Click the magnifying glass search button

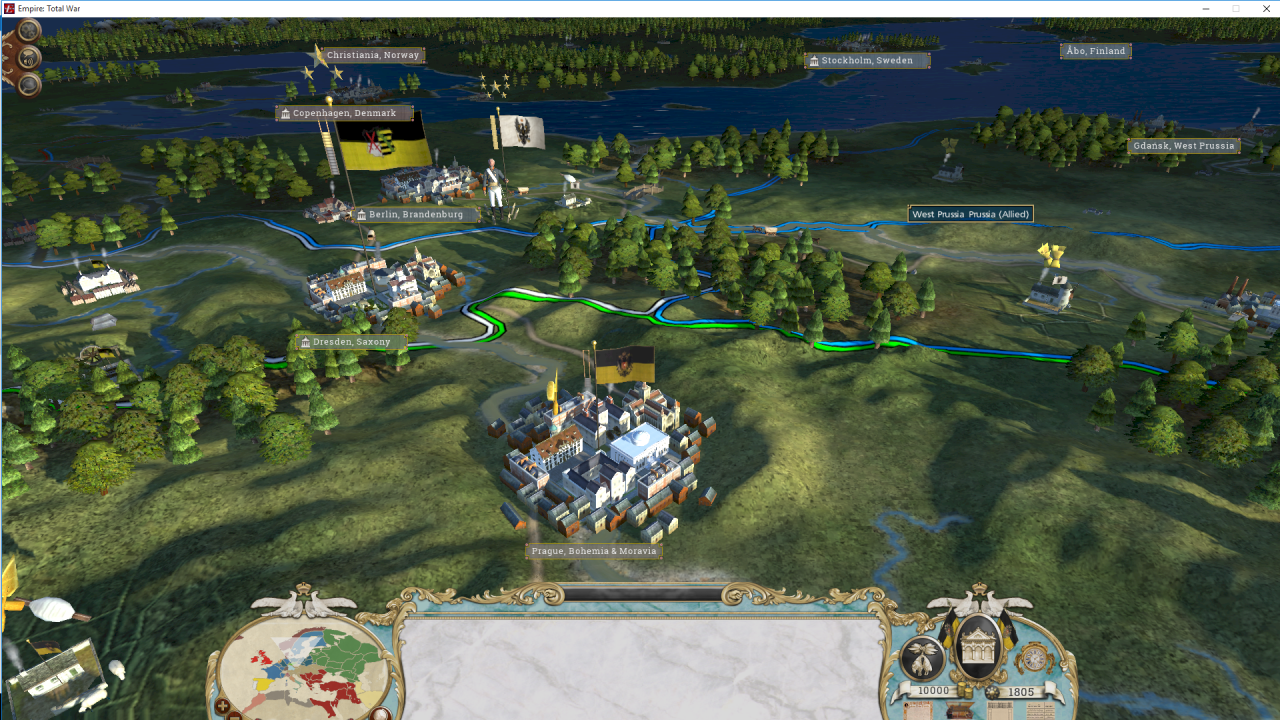29,84
